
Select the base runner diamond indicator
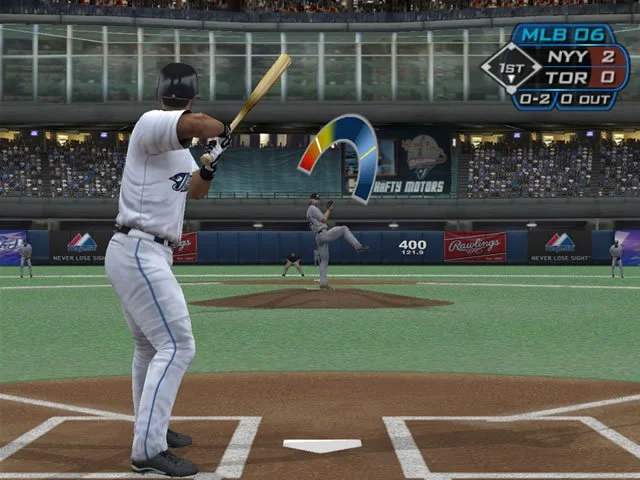[x=510, y=67]
